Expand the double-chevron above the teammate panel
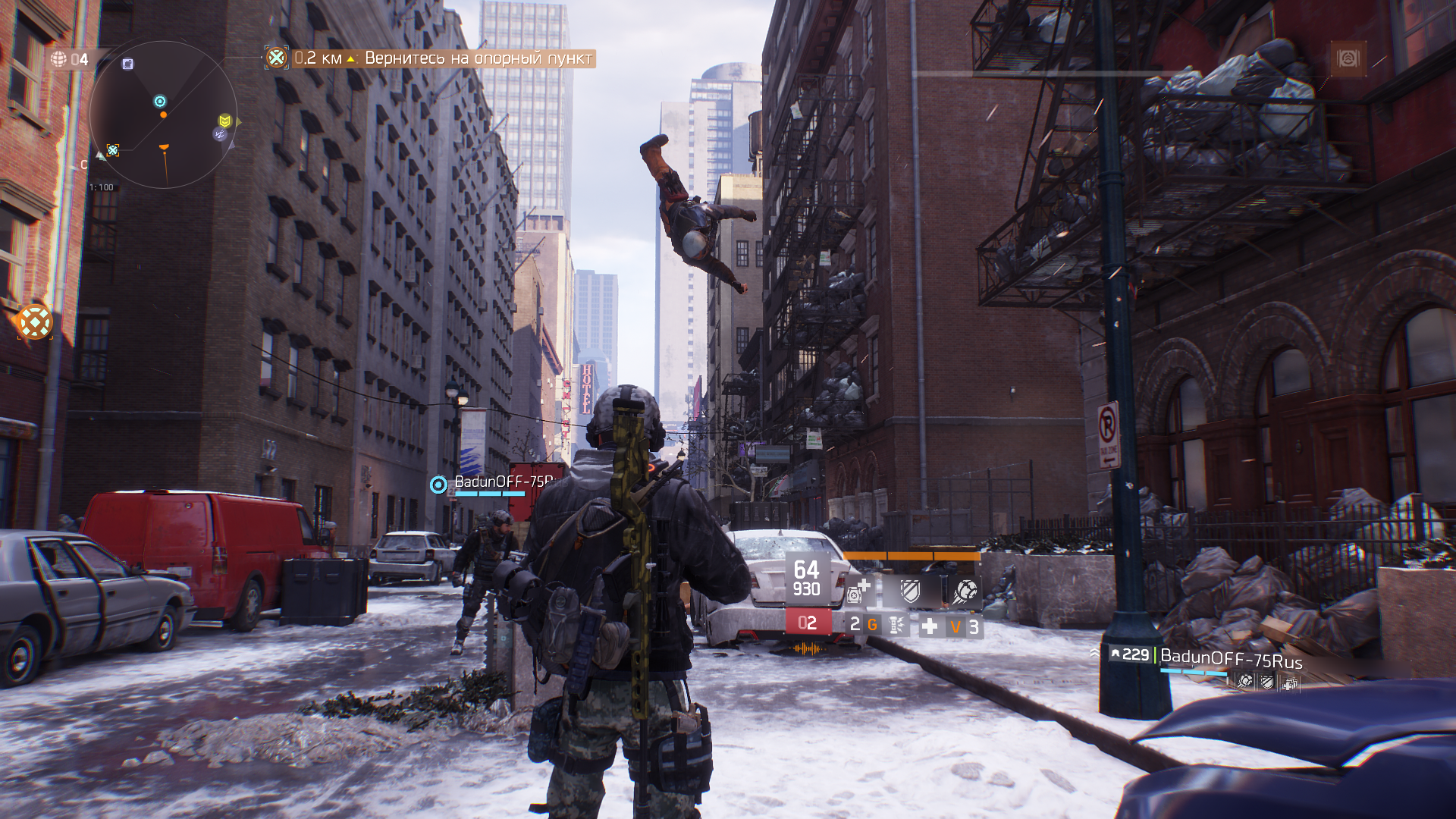This screenshot has width=1456, height=819. tap(1094, 653)
